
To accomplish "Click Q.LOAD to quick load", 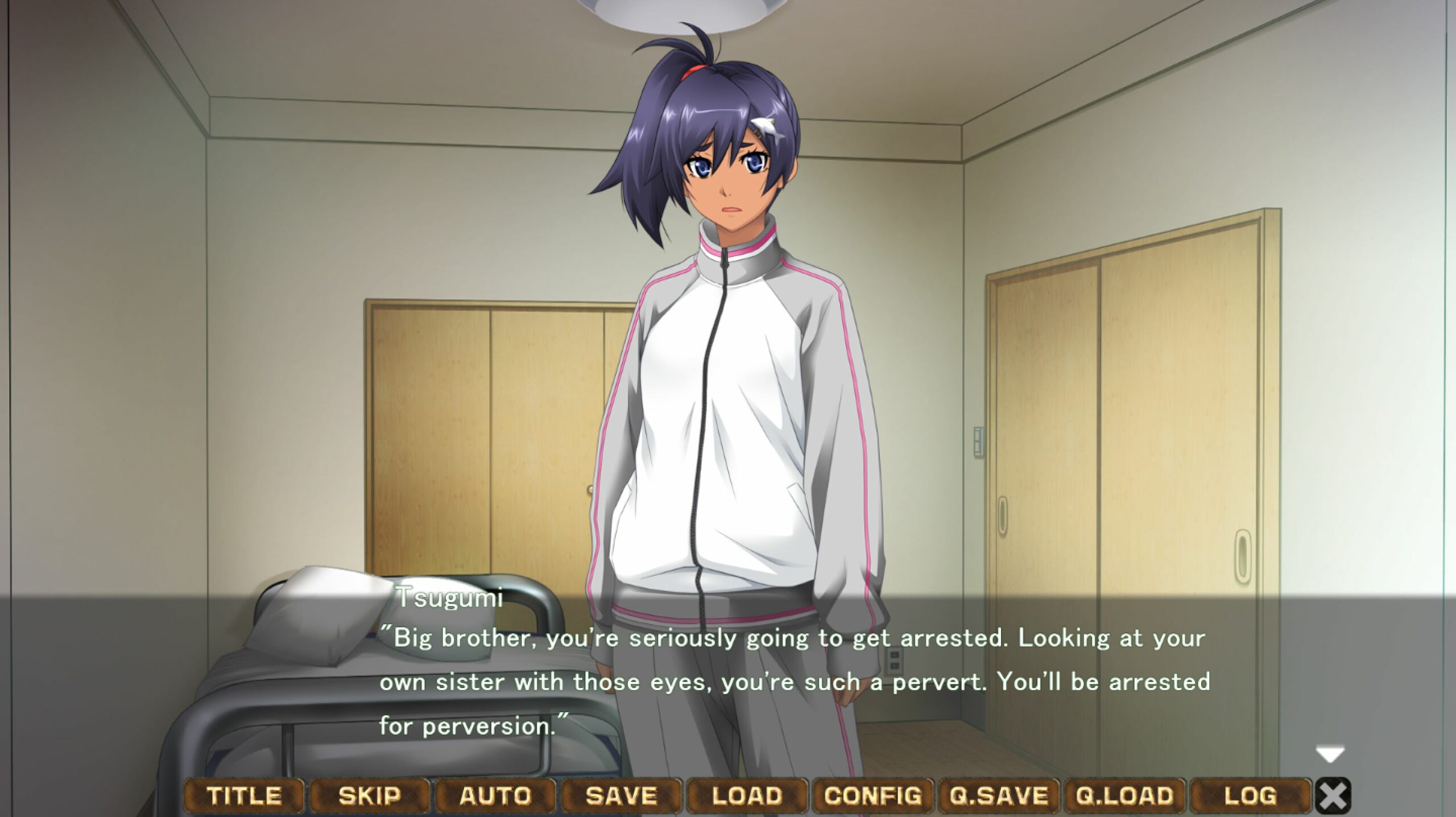I will pos(1124,795).
